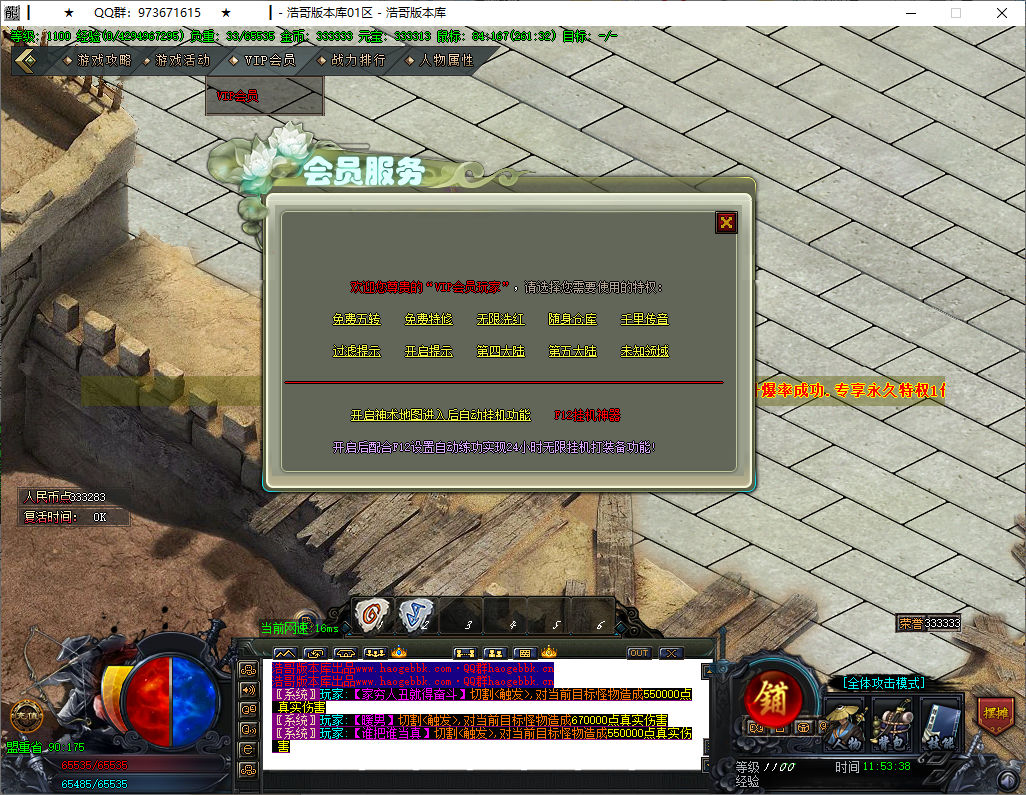Open the 人物属性 menu
Viewport: 1026px width, 795px height.
tap(446, 60)
